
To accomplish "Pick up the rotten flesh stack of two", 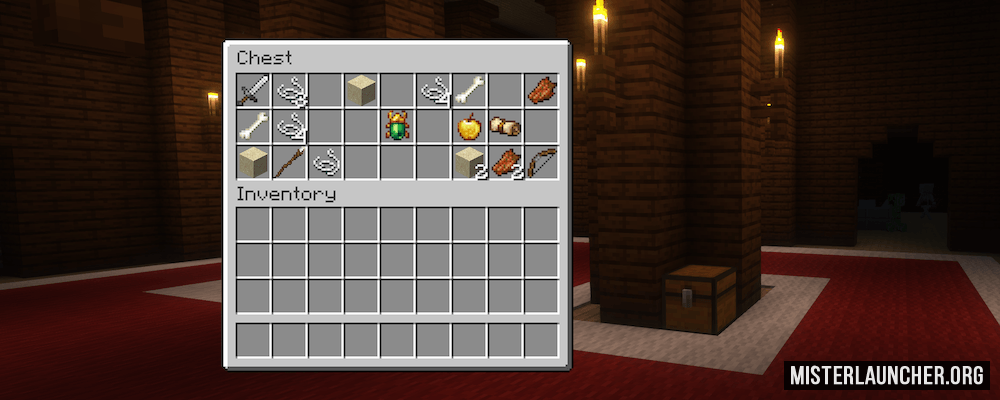I will [x=505, y=162].
